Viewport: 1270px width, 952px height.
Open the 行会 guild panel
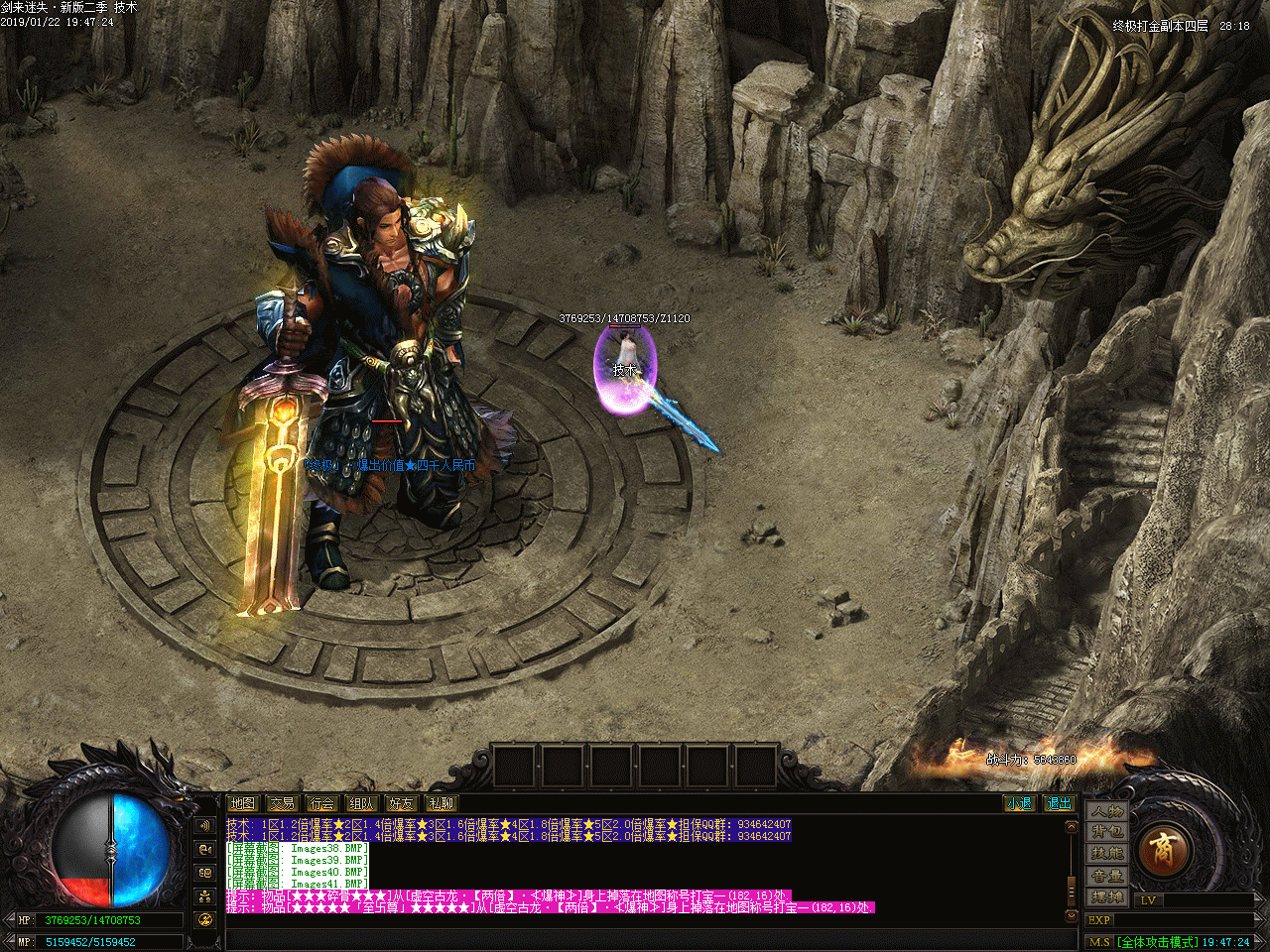click(321, 803)
